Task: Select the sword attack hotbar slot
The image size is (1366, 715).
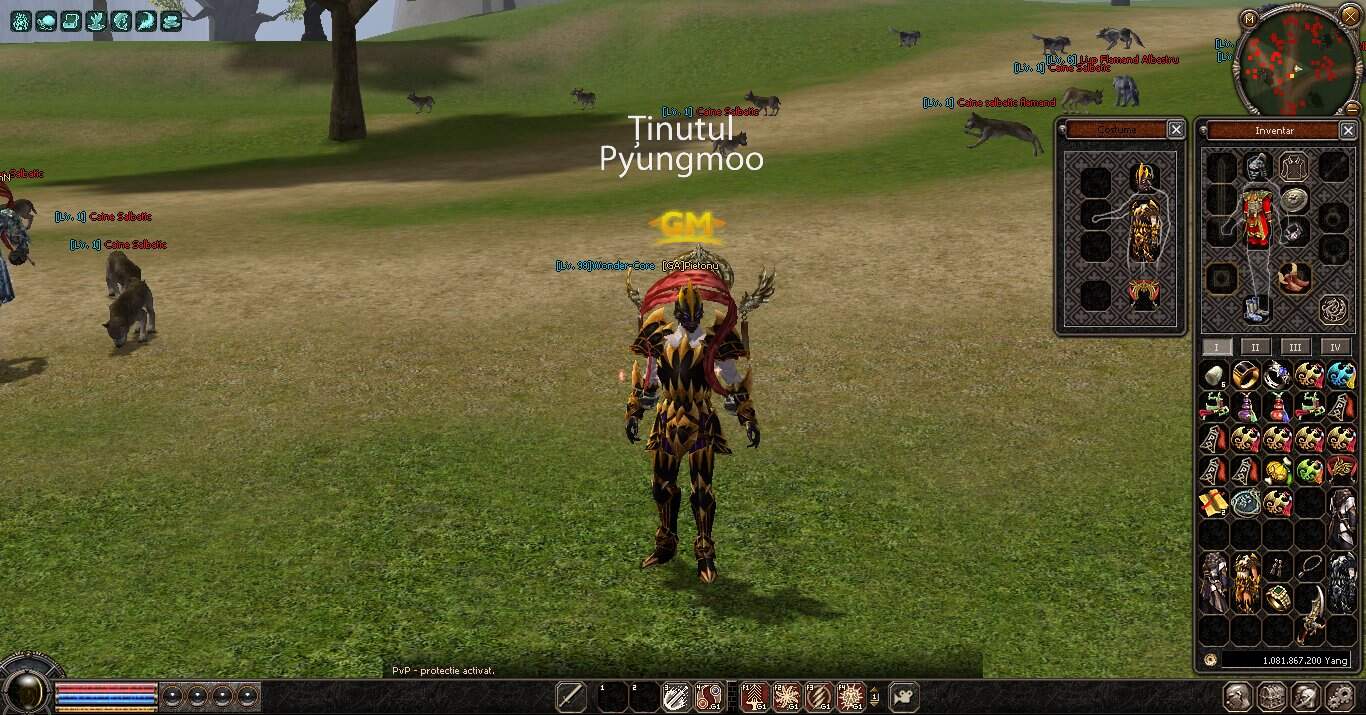Action: 571,696
